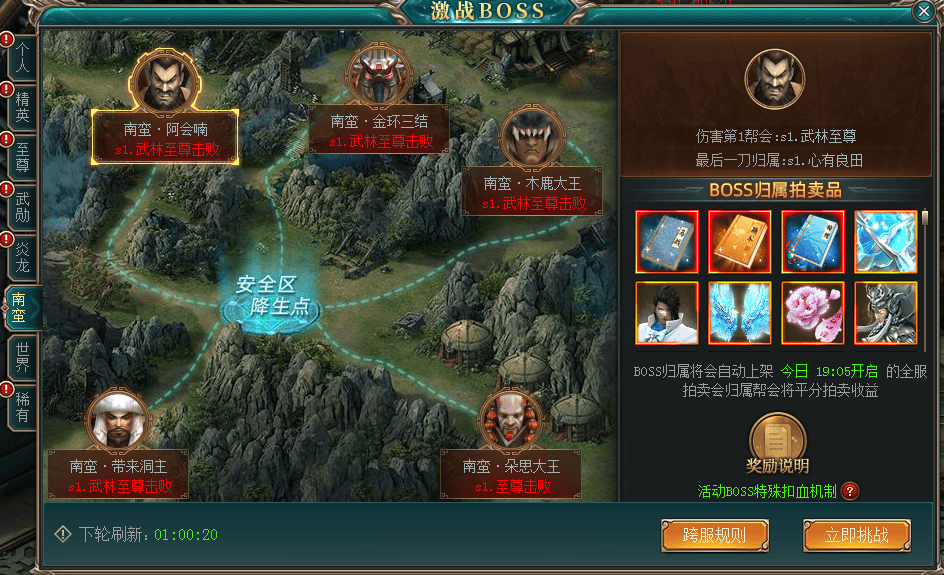Screen dimensions: 944x575
Task: Click the 立即挑战 challenge button
Action: click(x=857, y=535)
